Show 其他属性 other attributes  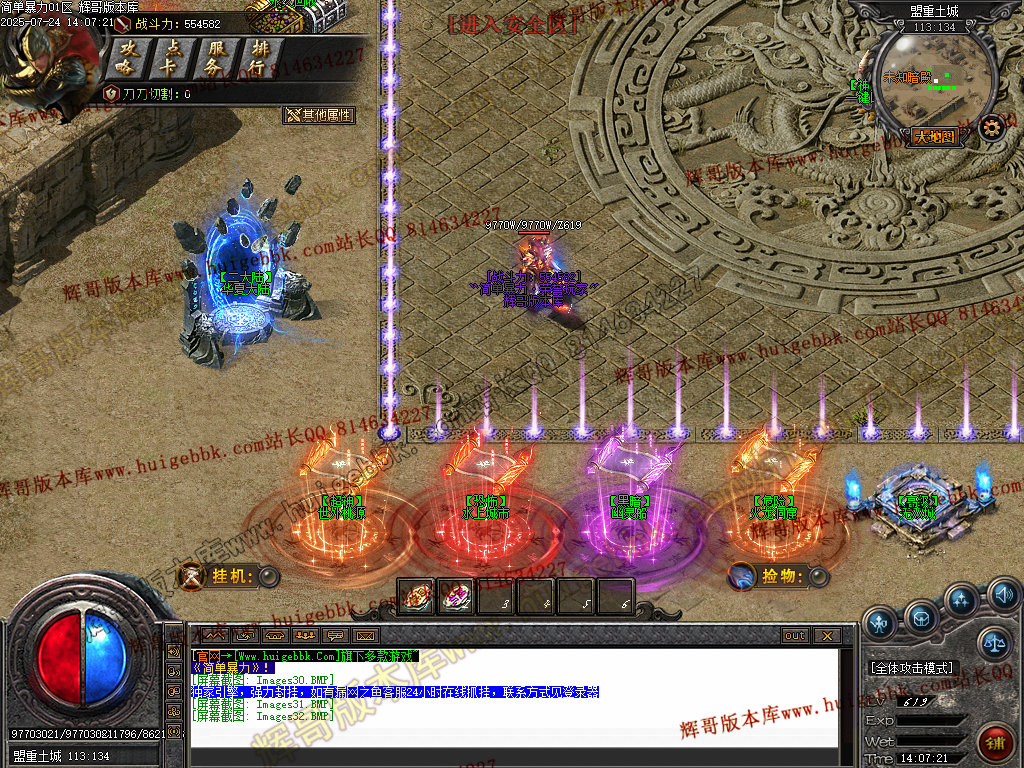[x=318, y=115]
